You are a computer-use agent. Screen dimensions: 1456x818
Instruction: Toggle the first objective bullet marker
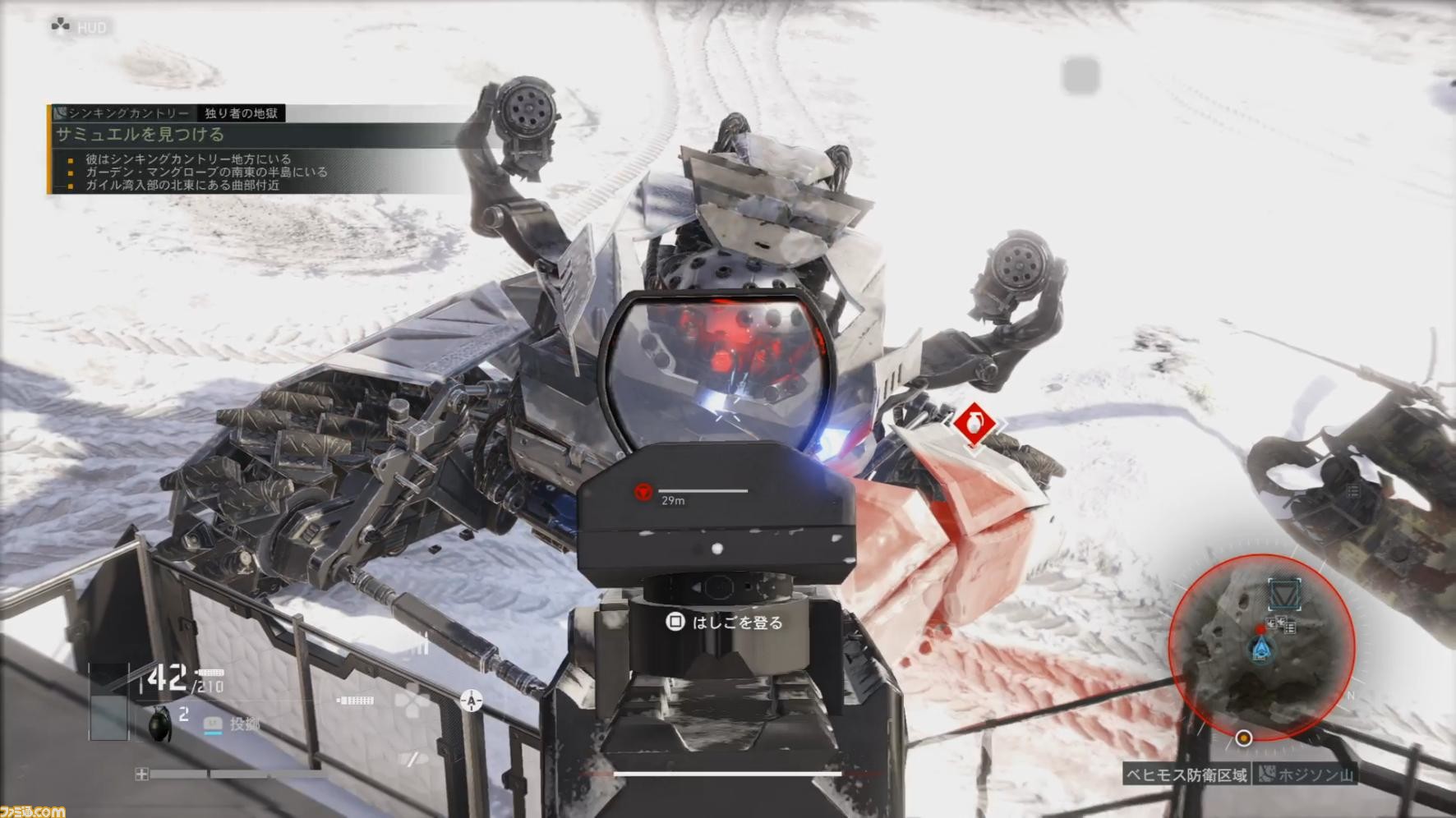pos(72,160)
